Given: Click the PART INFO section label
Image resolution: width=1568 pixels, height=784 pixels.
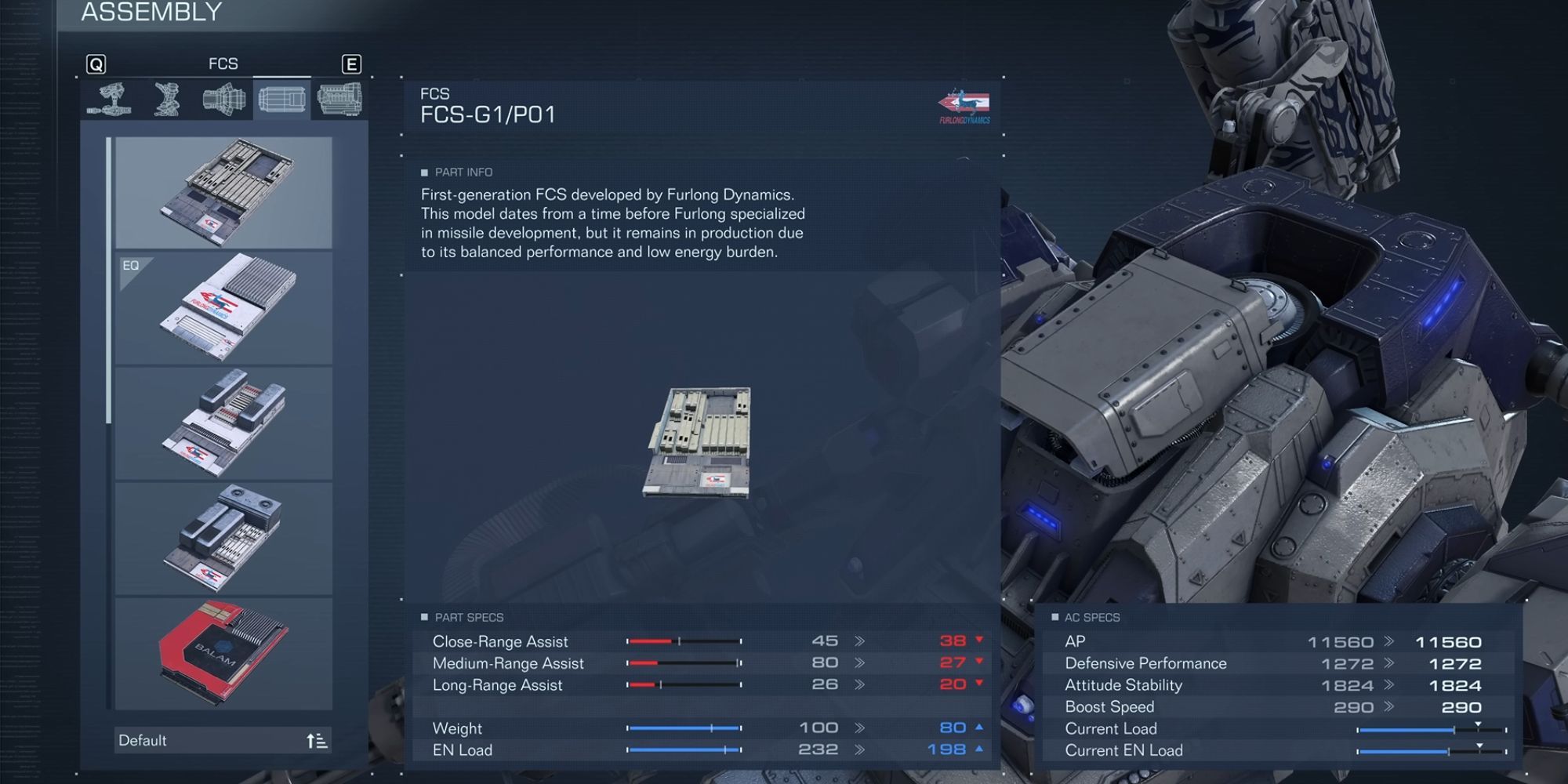Looking at the screenshot, I should point(458,172).
